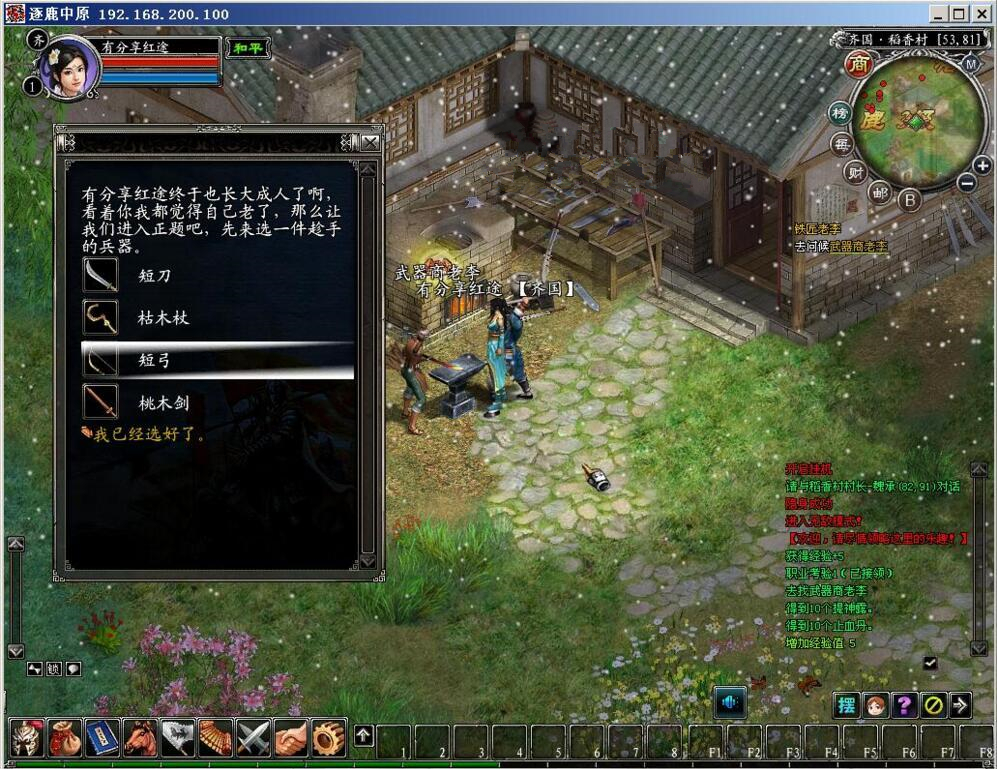Open the gear settings icon
This screenshot has width=997, height=769.
[328, 738]
